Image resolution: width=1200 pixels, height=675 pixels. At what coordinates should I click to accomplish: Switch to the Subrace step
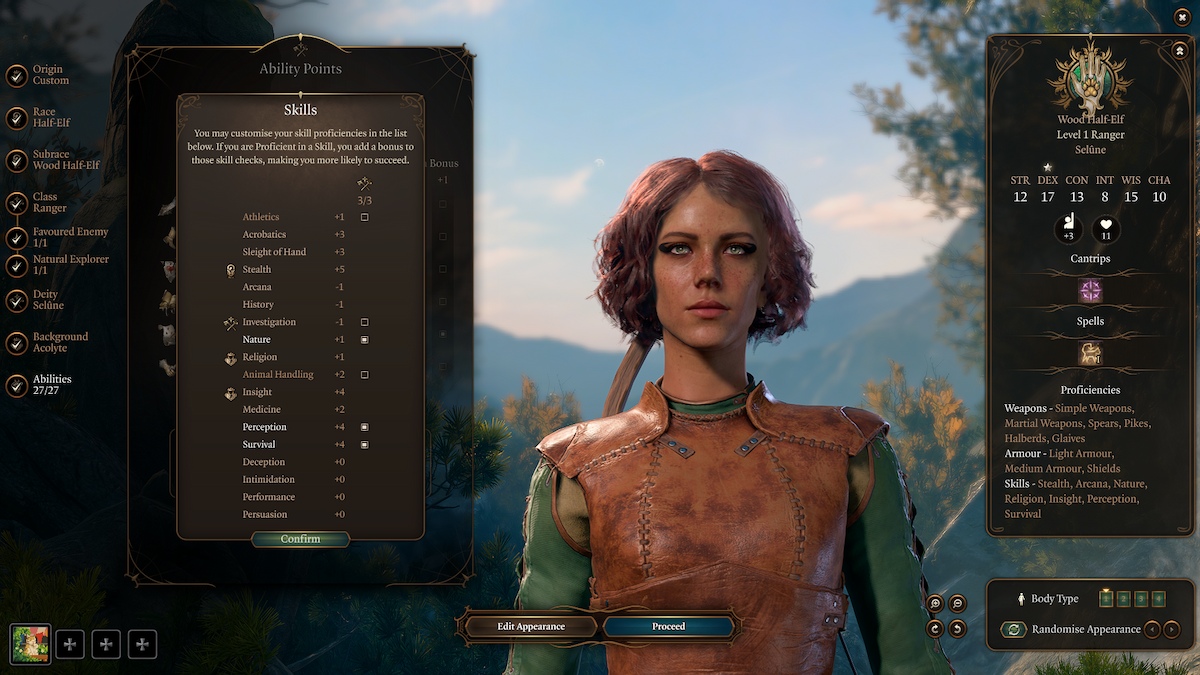coord(50,160)
